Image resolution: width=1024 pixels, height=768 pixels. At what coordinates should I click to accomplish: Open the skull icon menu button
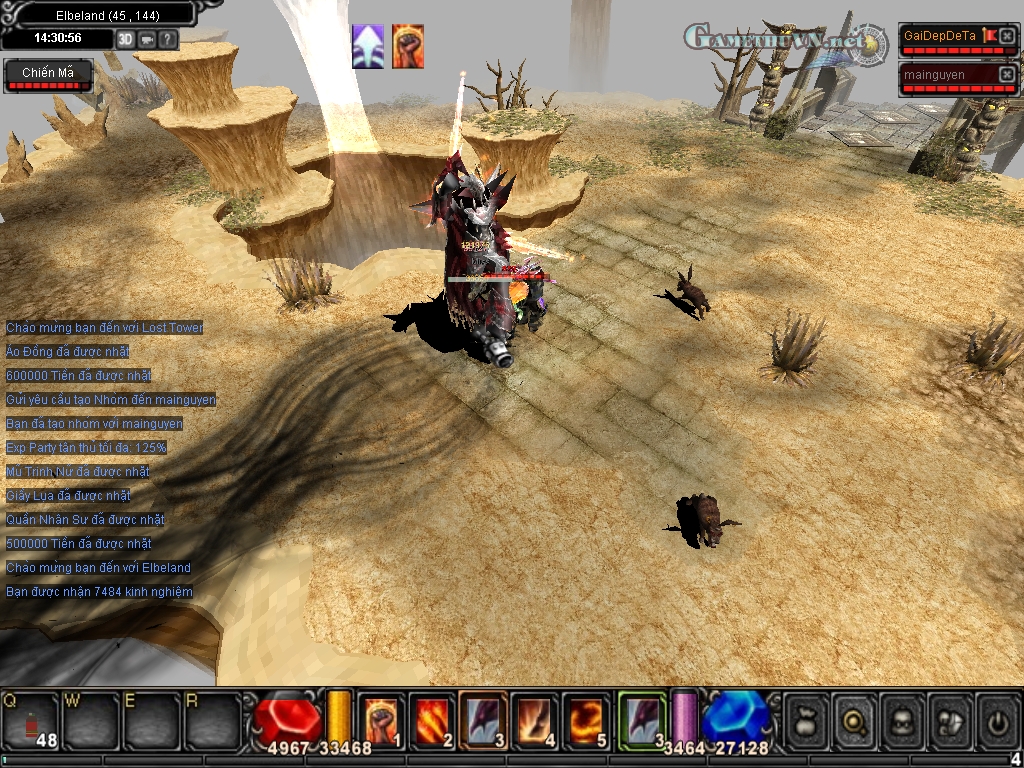coord(902,718)
